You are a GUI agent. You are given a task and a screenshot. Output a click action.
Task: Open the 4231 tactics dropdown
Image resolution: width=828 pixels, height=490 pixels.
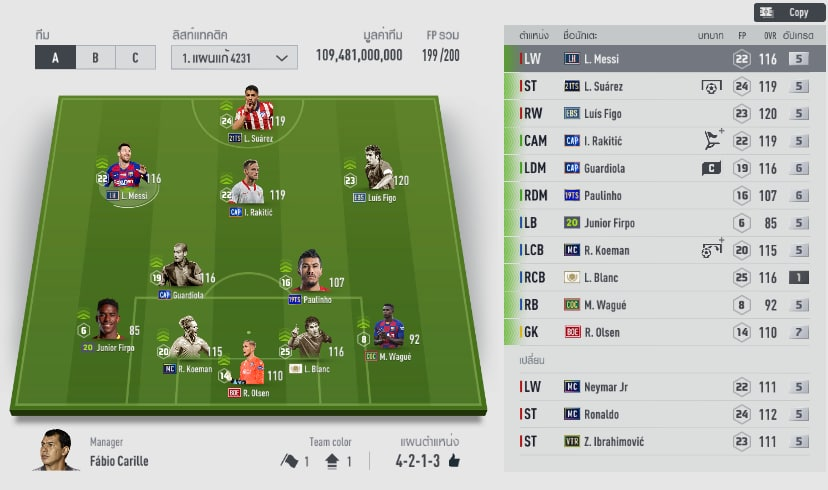pyautogui.click(x=234, y=57)
